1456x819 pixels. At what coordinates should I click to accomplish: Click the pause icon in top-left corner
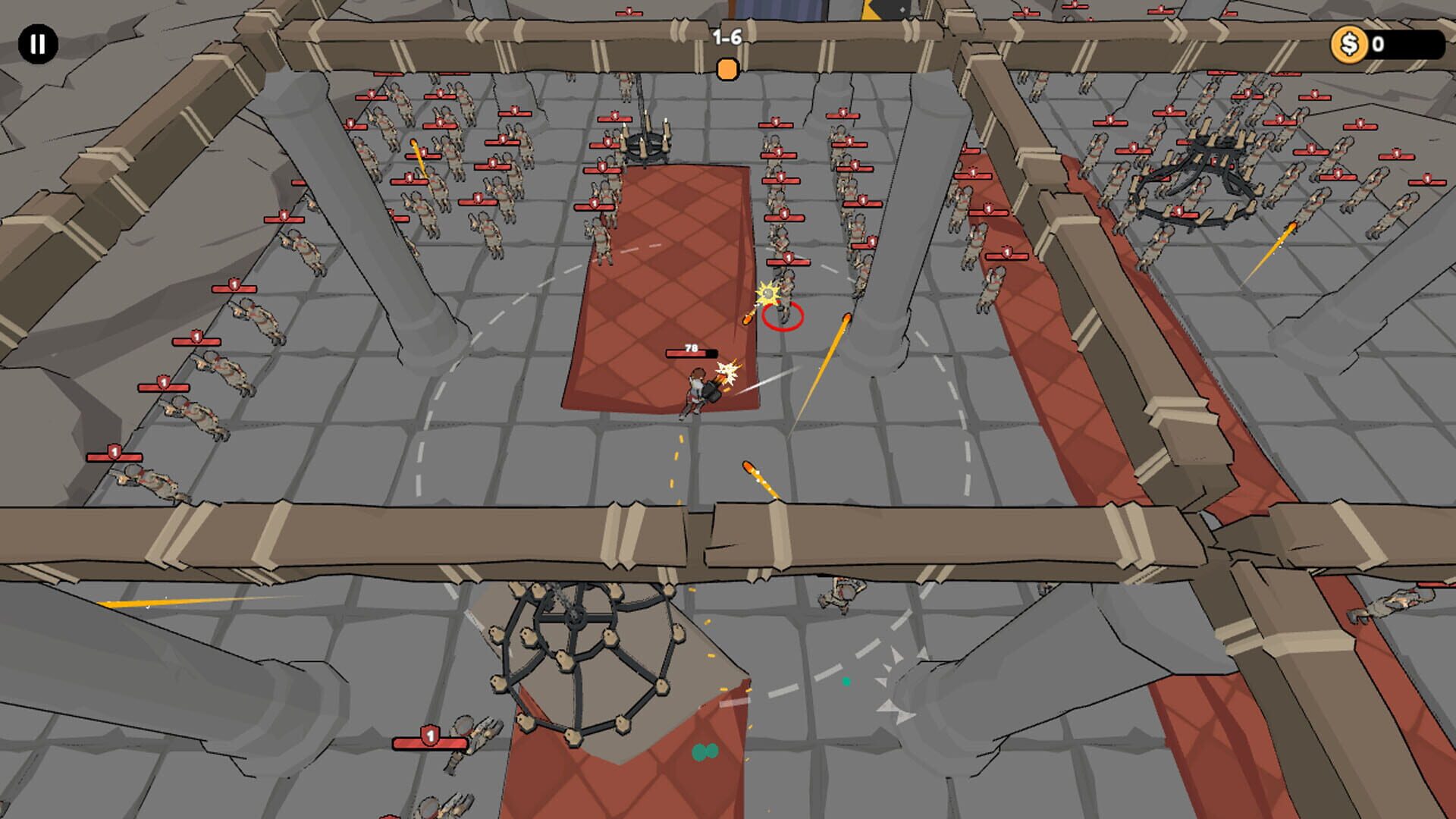[x=37, y=43]
